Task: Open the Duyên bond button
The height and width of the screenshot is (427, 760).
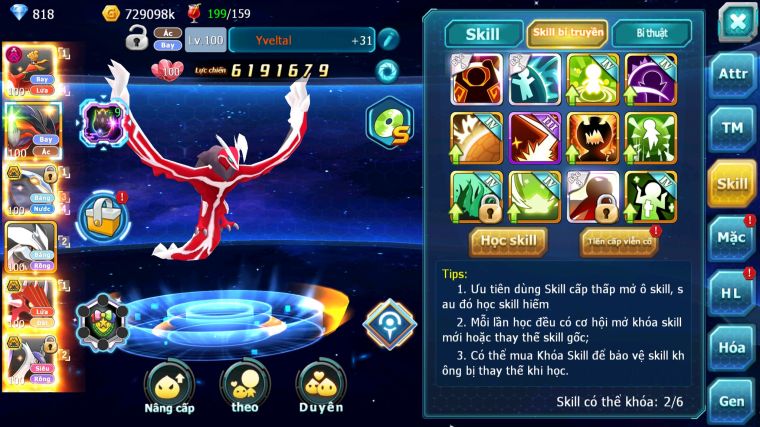Action: (x=320, y=387)
